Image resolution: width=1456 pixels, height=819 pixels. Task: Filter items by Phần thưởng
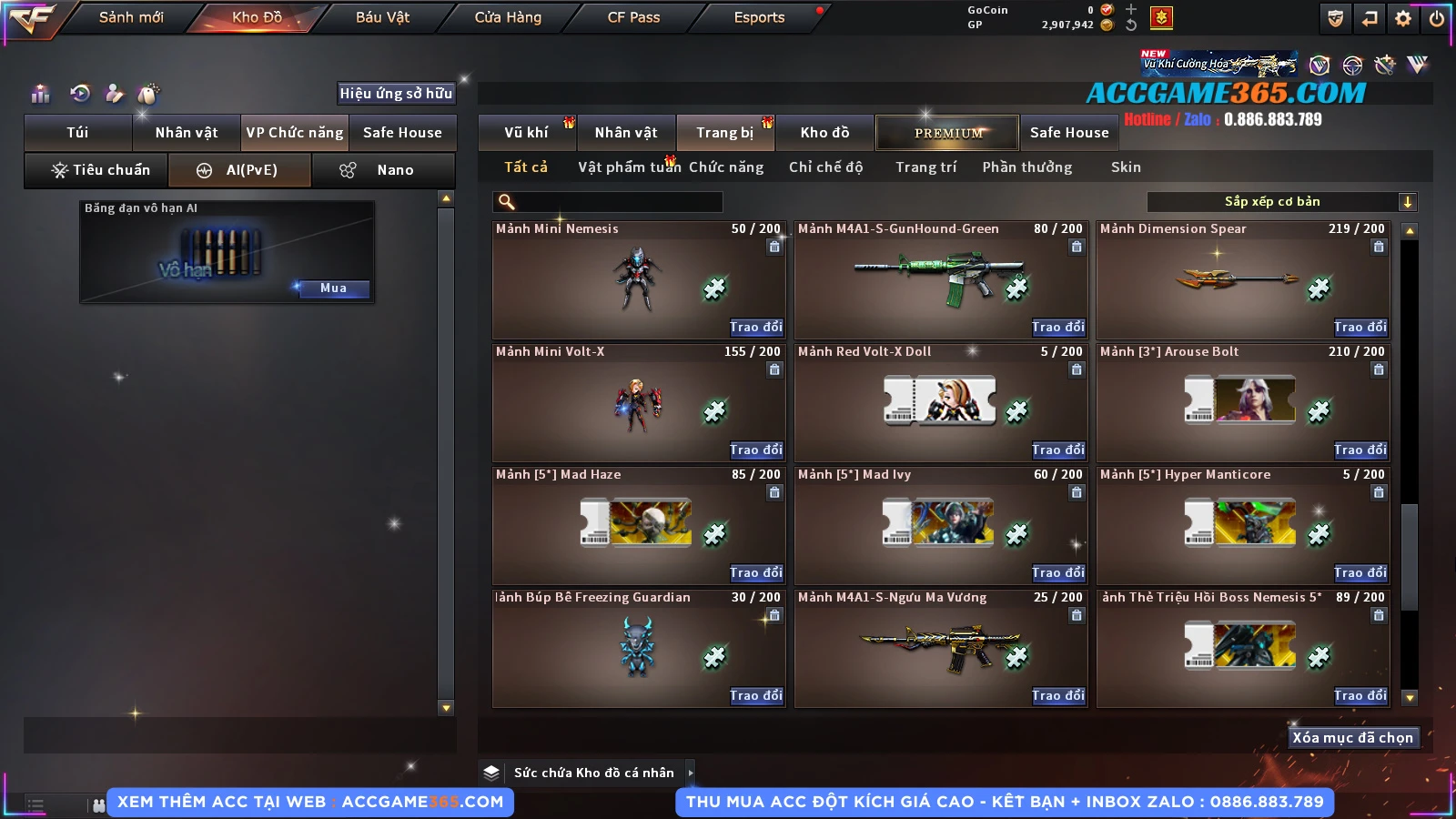(1026, 167)
